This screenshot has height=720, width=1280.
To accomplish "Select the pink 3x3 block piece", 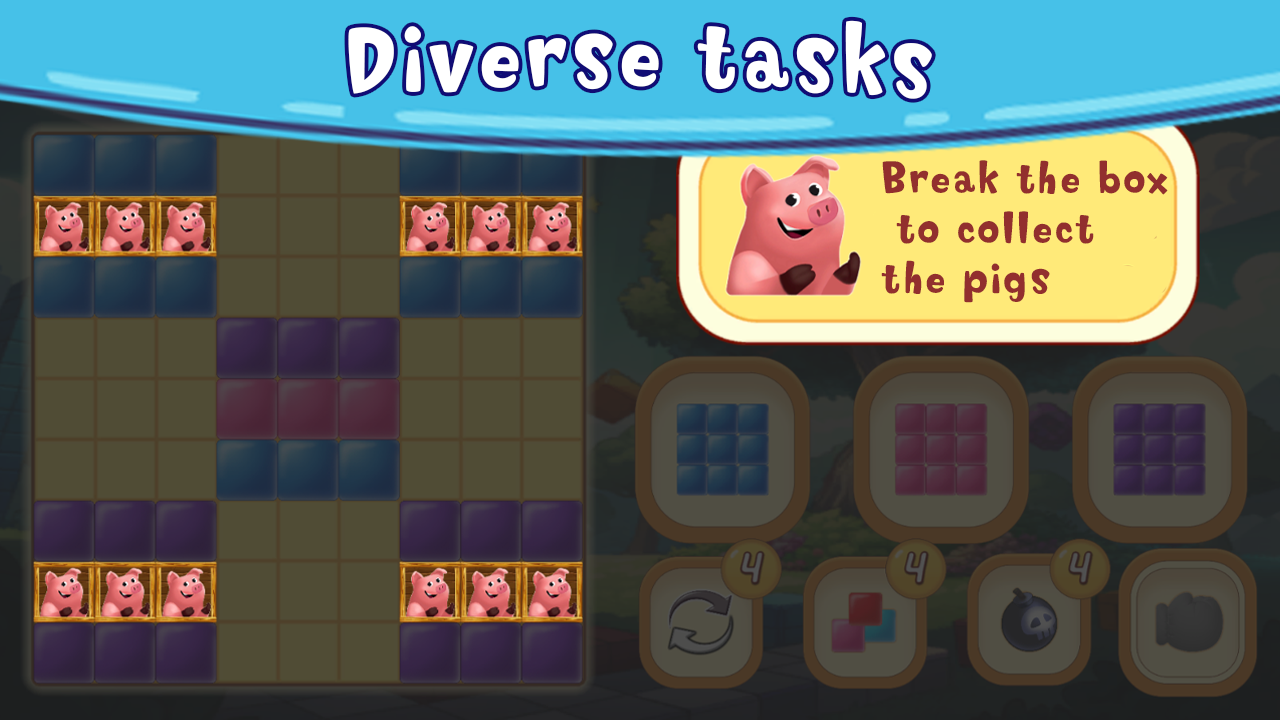I will 941,450.
